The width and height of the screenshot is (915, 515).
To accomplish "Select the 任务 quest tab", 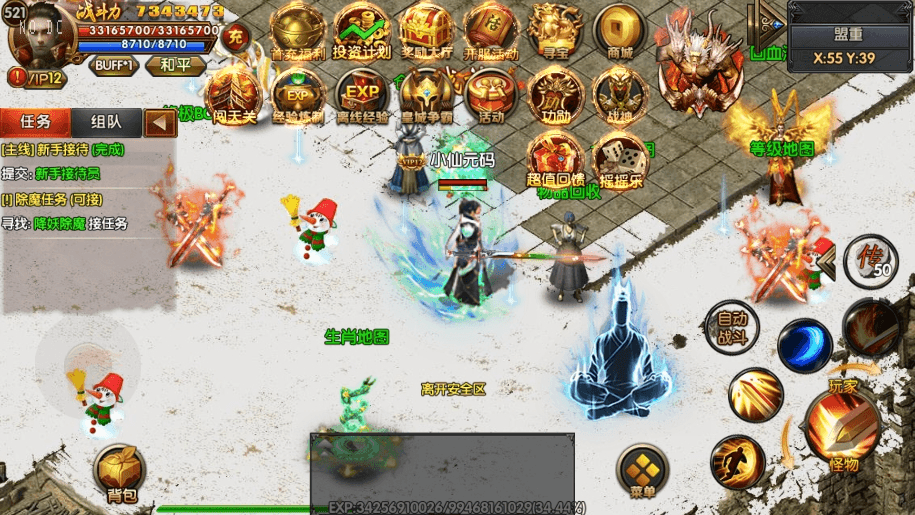I will pos(36,122).
